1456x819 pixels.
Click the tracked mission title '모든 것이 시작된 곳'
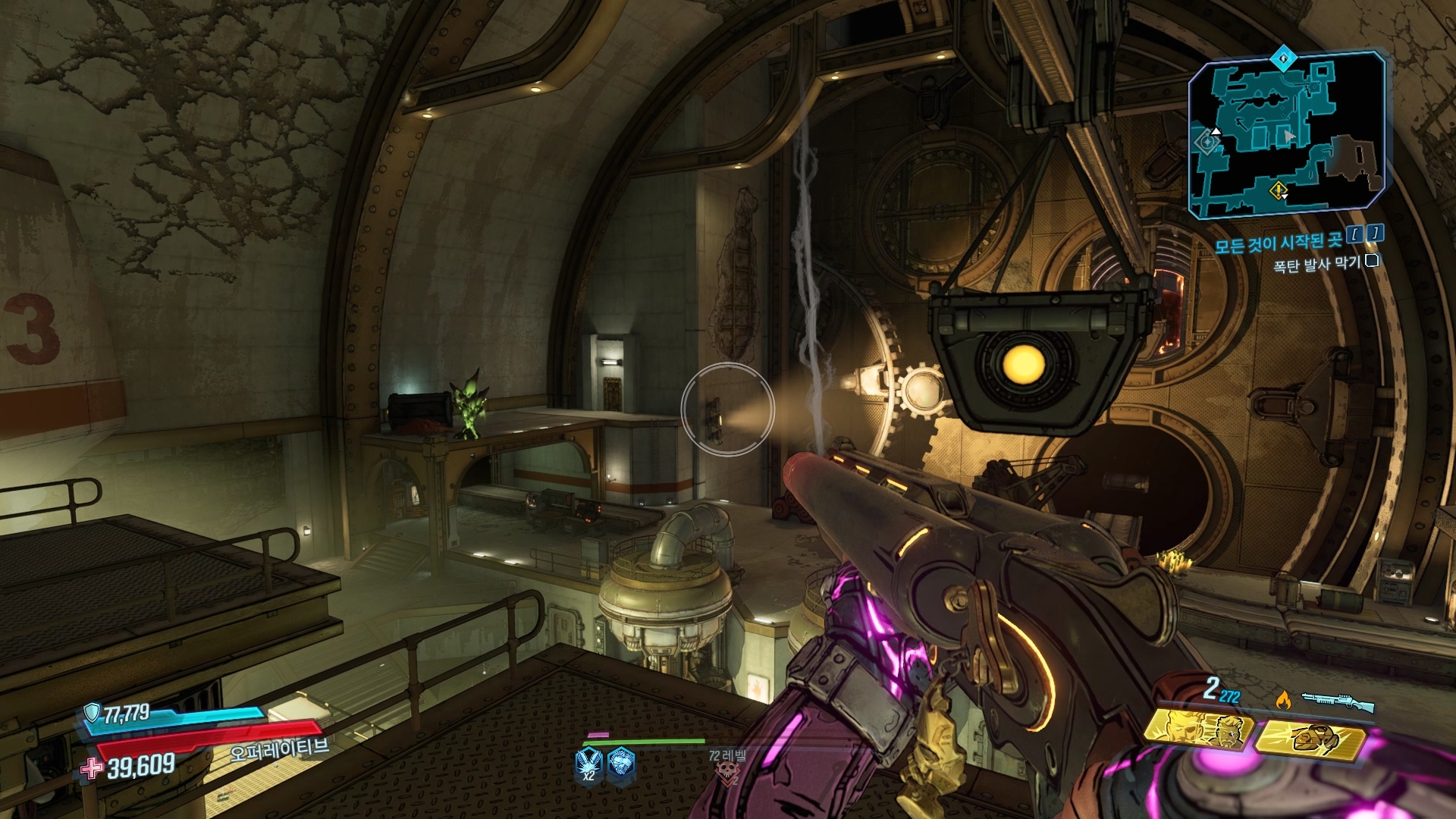point(1279,243)
